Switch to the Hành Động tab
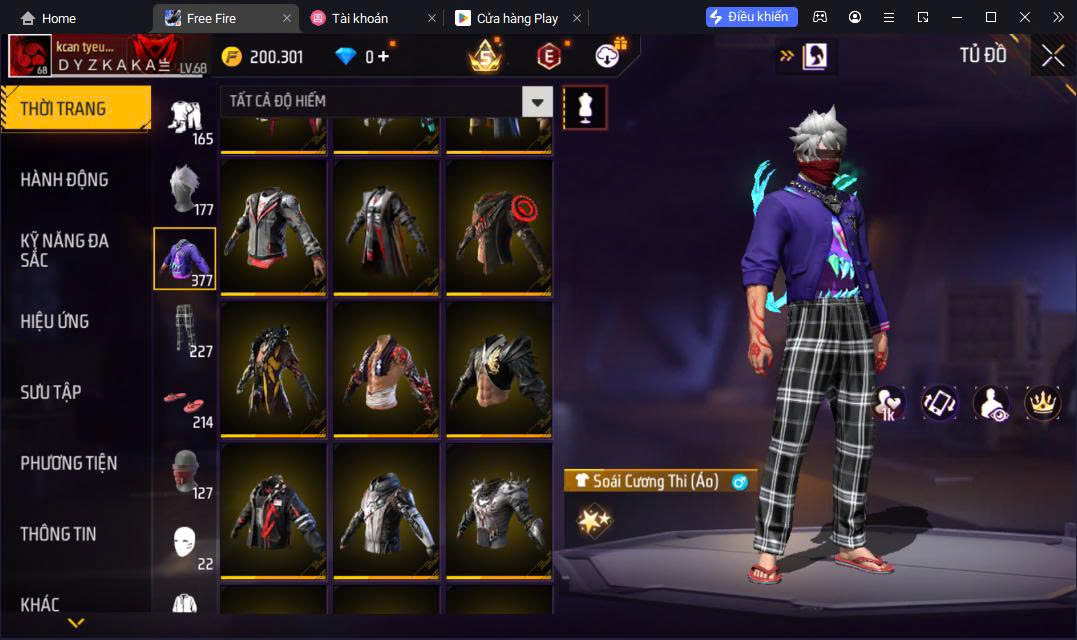The width and height of the screenshot is (1077, 640). (65, 180)
